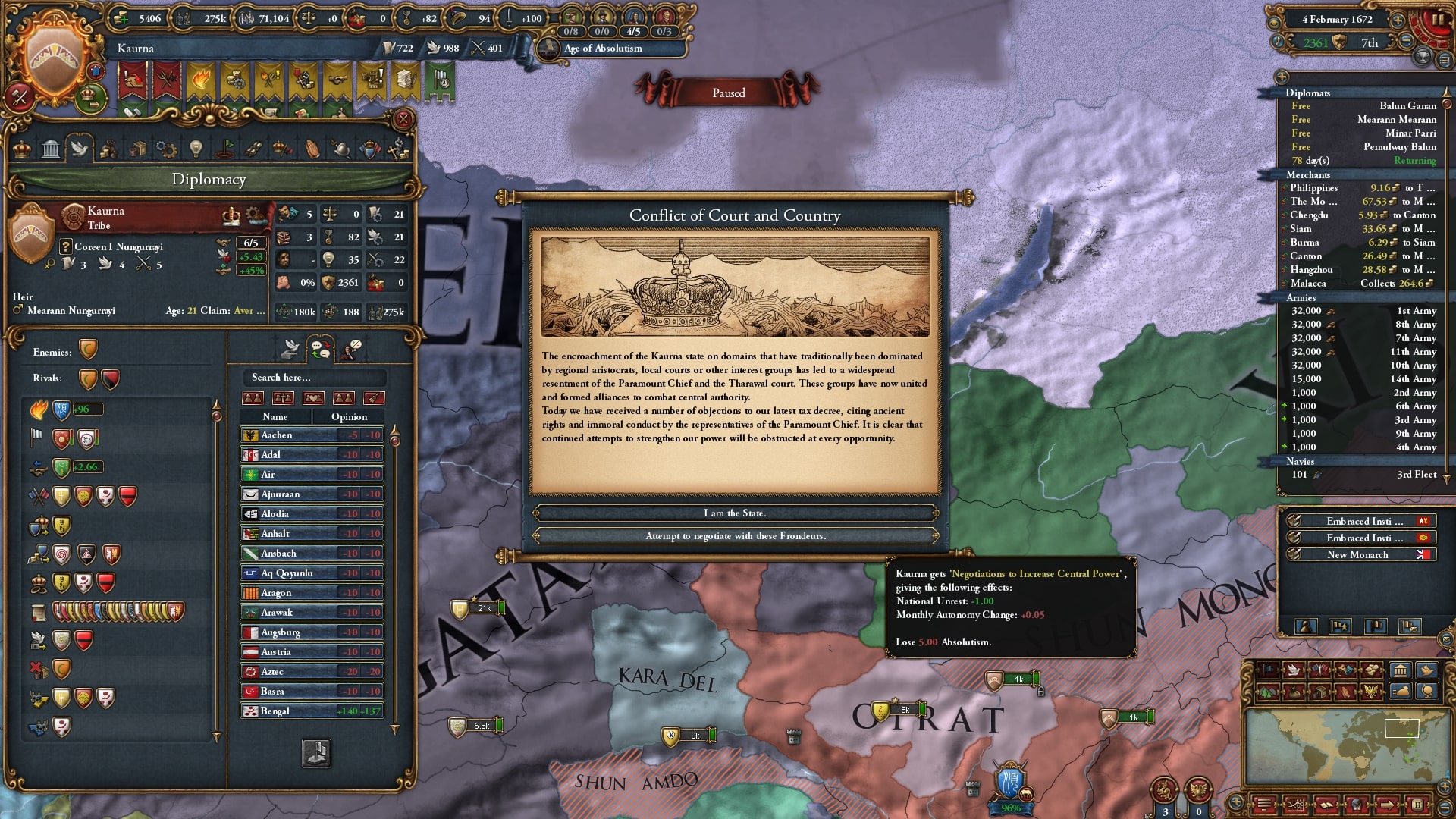Viewport: 1456px width, 819px height.
Task: Open the New Monarch notification
Action: click(x=1357, y=555)
